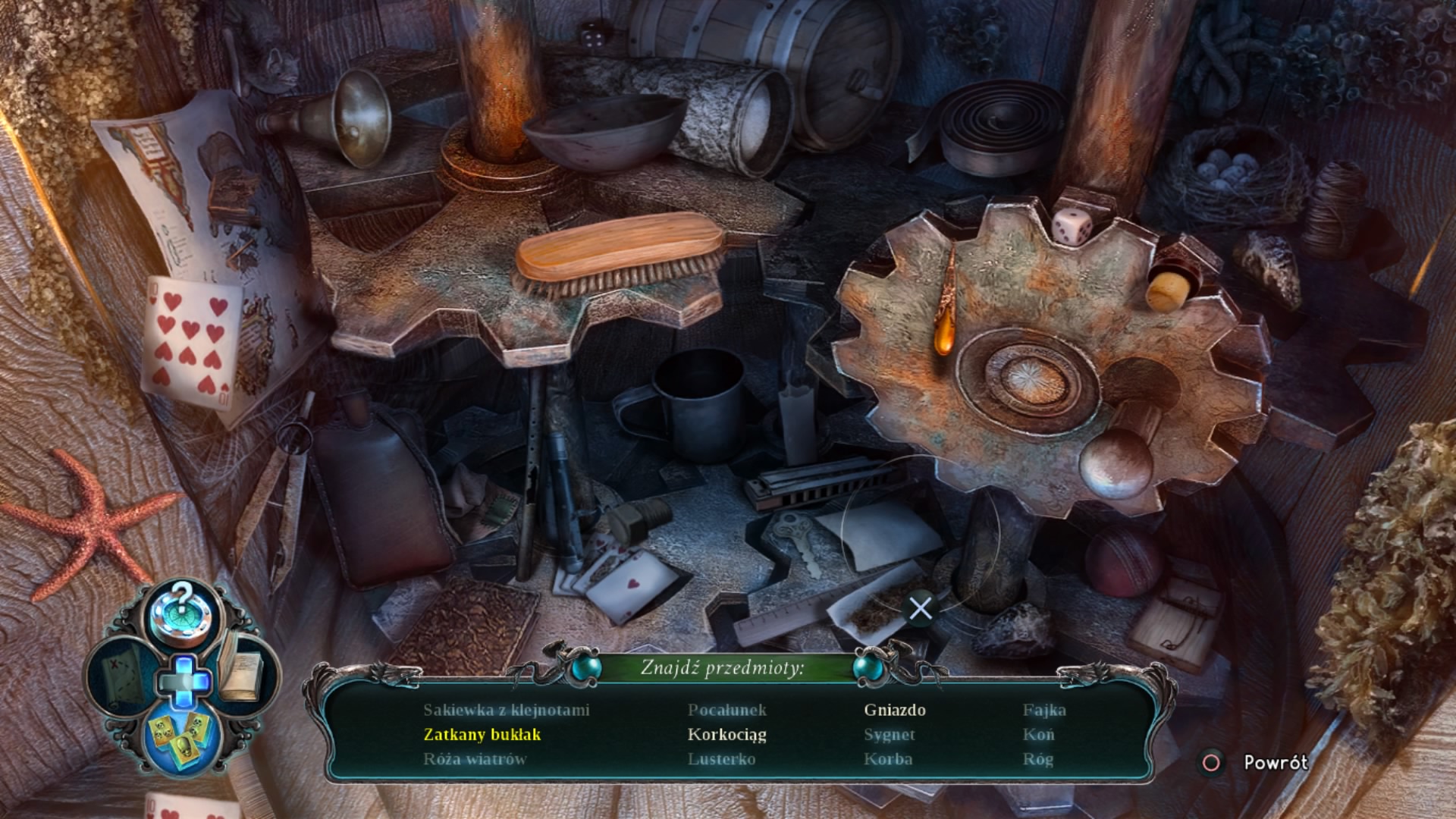Image resolution: width=1456 pixels, height=819 pixels.
Task: Switch to the skull mahjong tiles minigame
Action: pos(180,736)
